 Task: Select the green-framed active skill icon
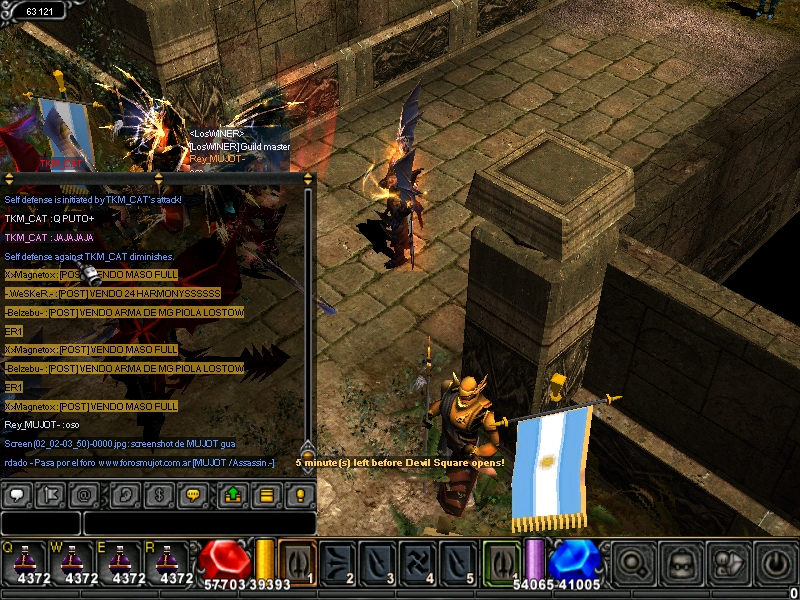pos(502,561)
